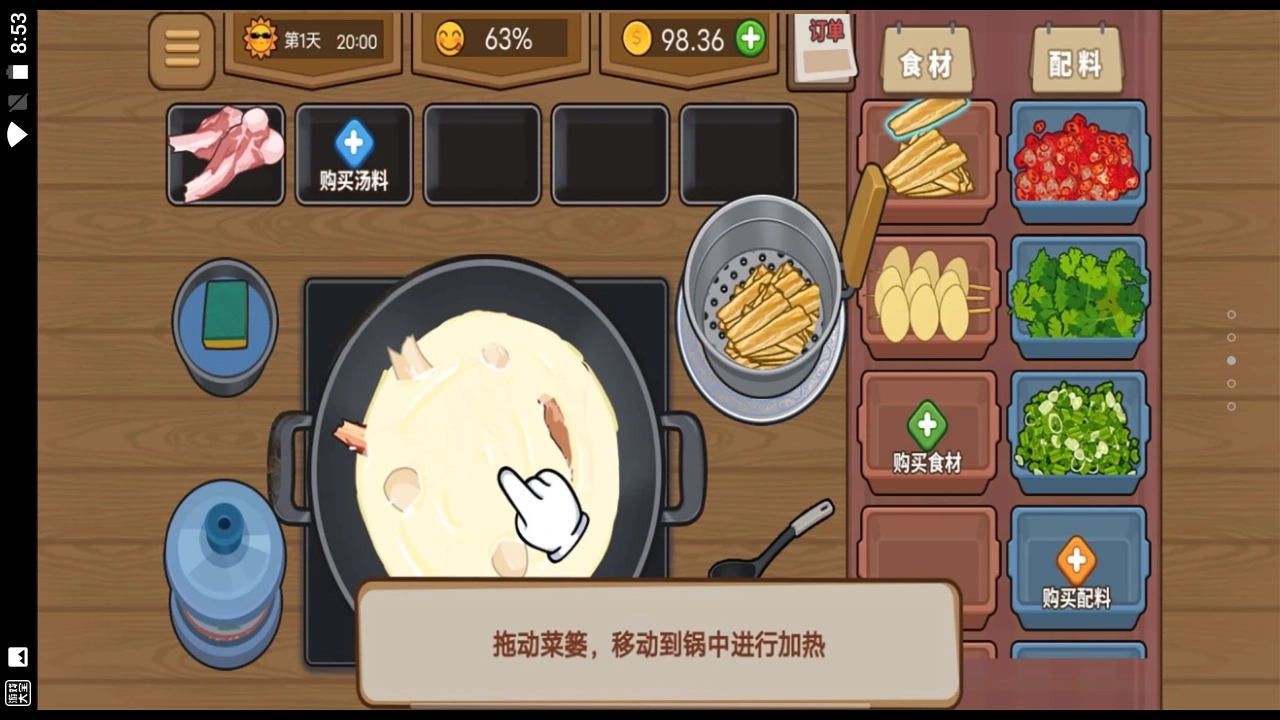
Task: Select the chili condiment bin
Action: point(1077,160)
